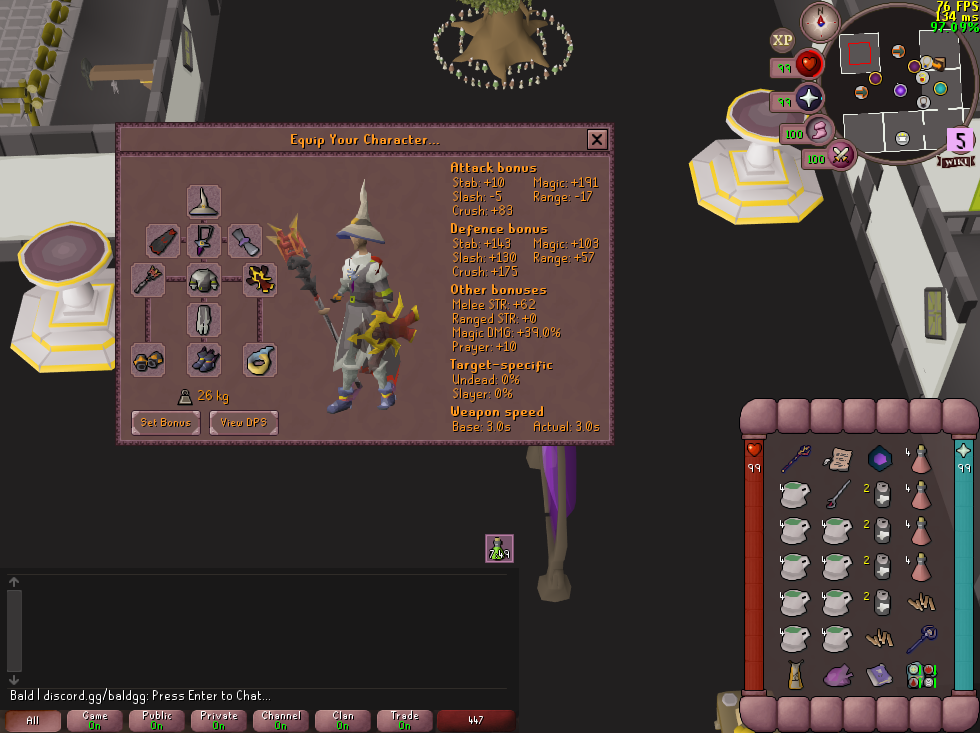This screenshot has width=980, height=733.
Task: Select the All chat tab
Action: click(x=33, y=720)
